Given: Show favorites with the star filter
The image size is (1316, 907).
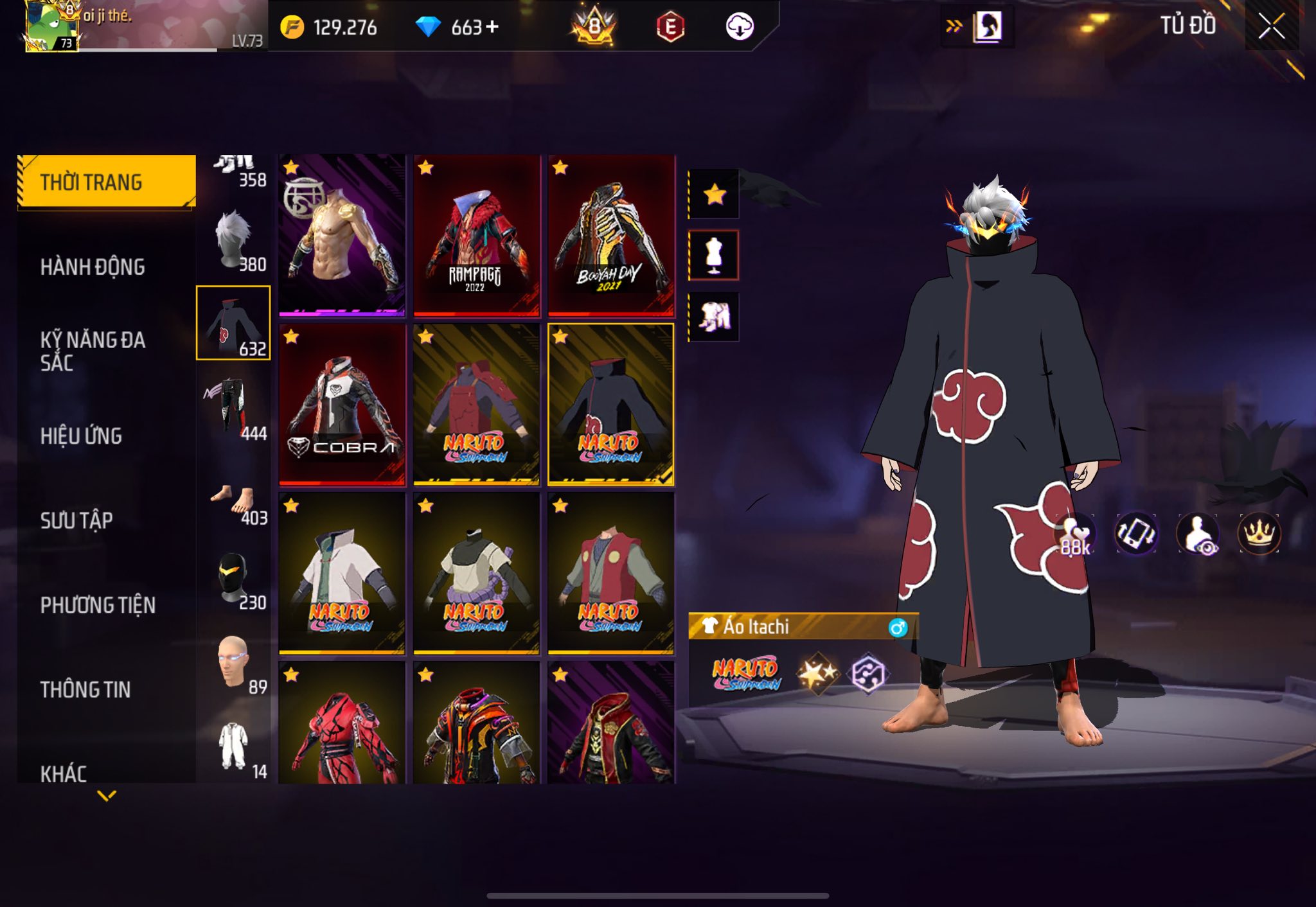Looking at the screenshot, I should 714,194.
